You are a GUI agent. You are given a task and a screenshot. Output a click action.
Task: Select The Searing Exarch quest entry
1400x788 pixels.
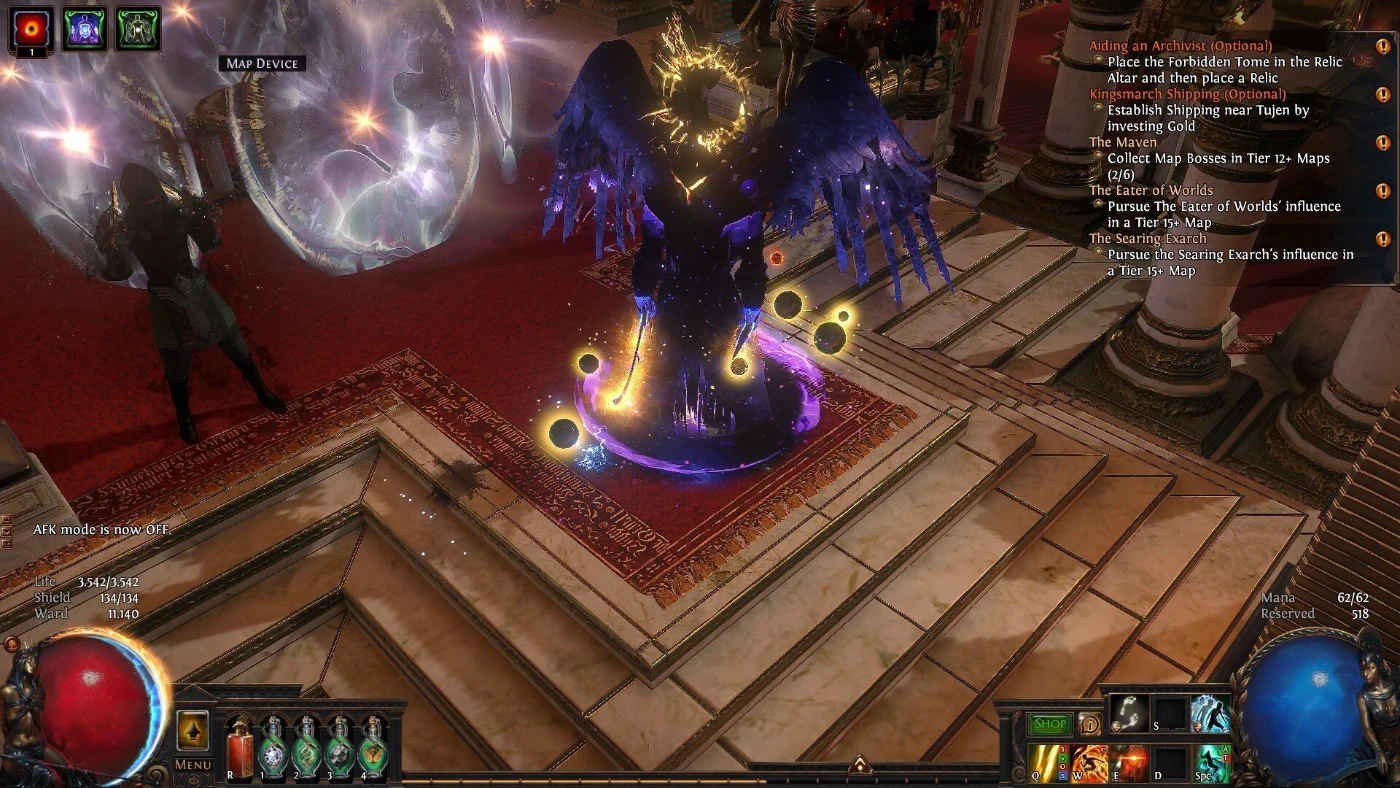[x=1147, y=239]
